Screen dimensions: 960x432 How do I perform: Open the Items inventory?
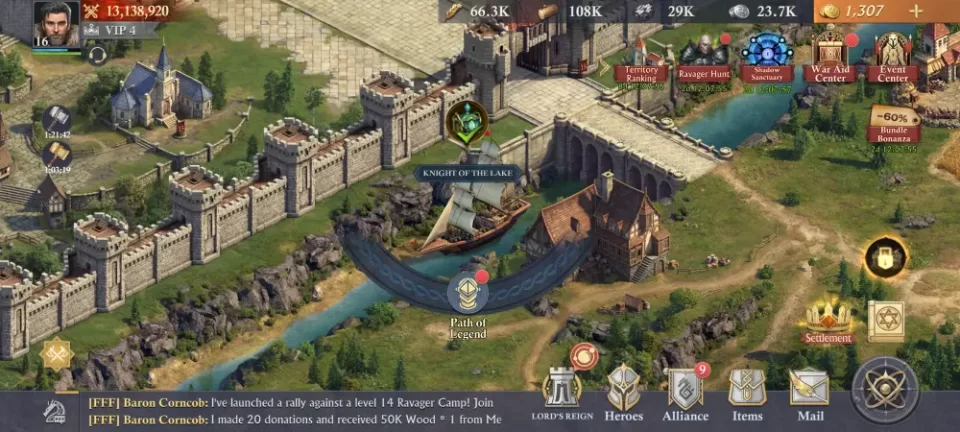(747, 393)
